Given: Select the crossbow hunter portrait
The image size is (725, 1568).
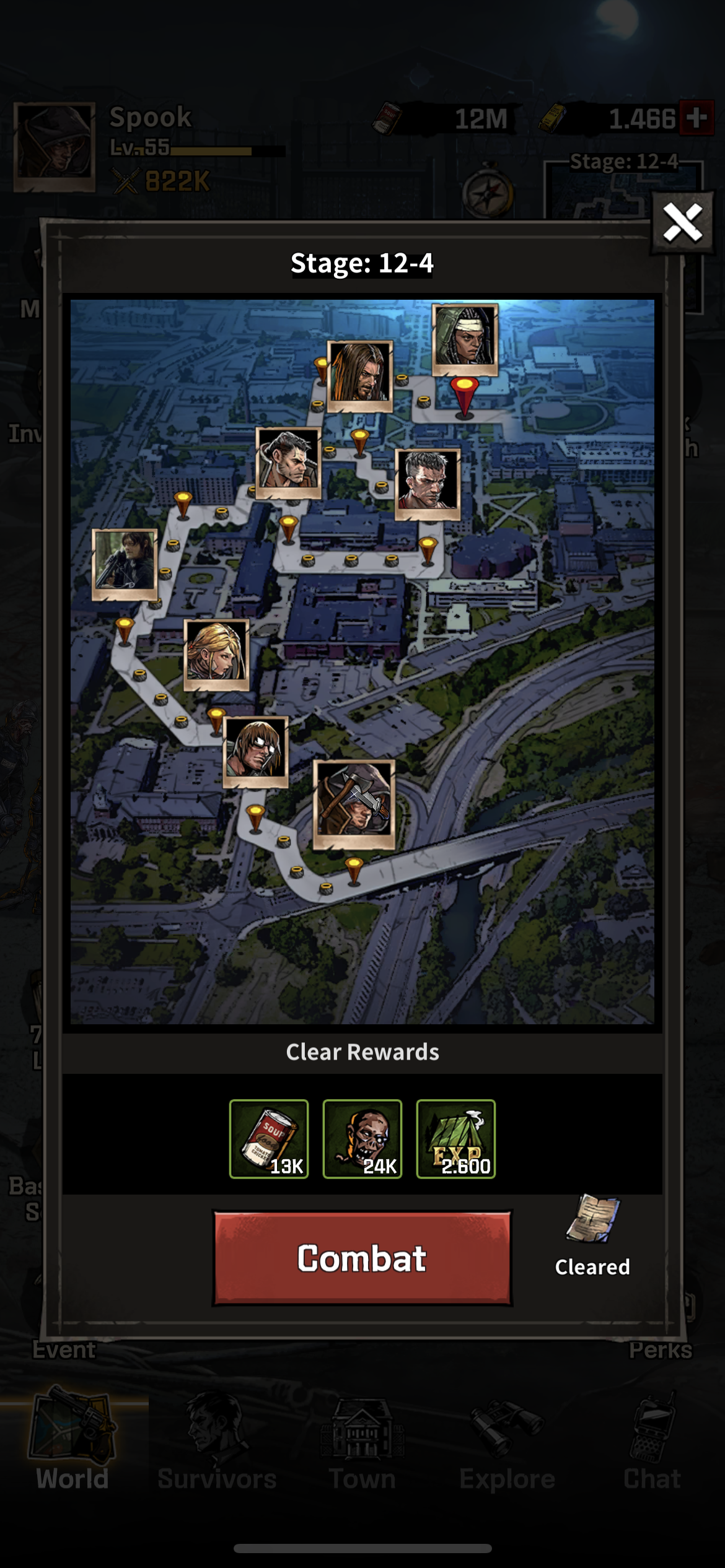Looking at the screenshot, I should 125,564.
